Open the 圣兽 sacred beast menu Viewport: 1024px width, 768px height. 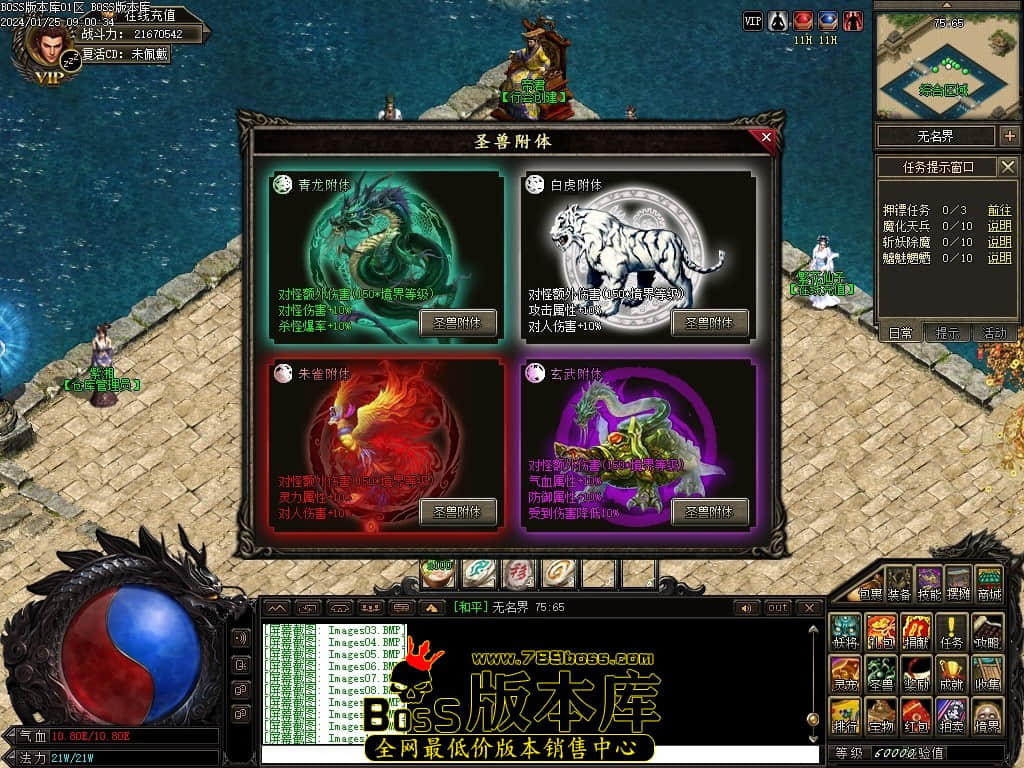880,673
